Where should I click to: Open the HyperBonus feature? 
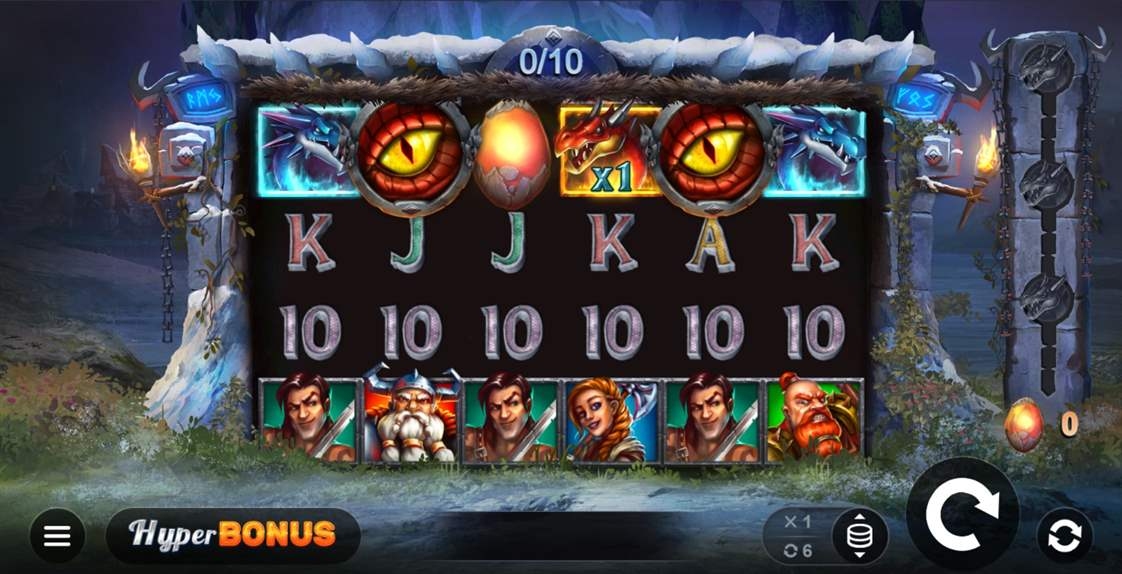[x=232, y=535]
